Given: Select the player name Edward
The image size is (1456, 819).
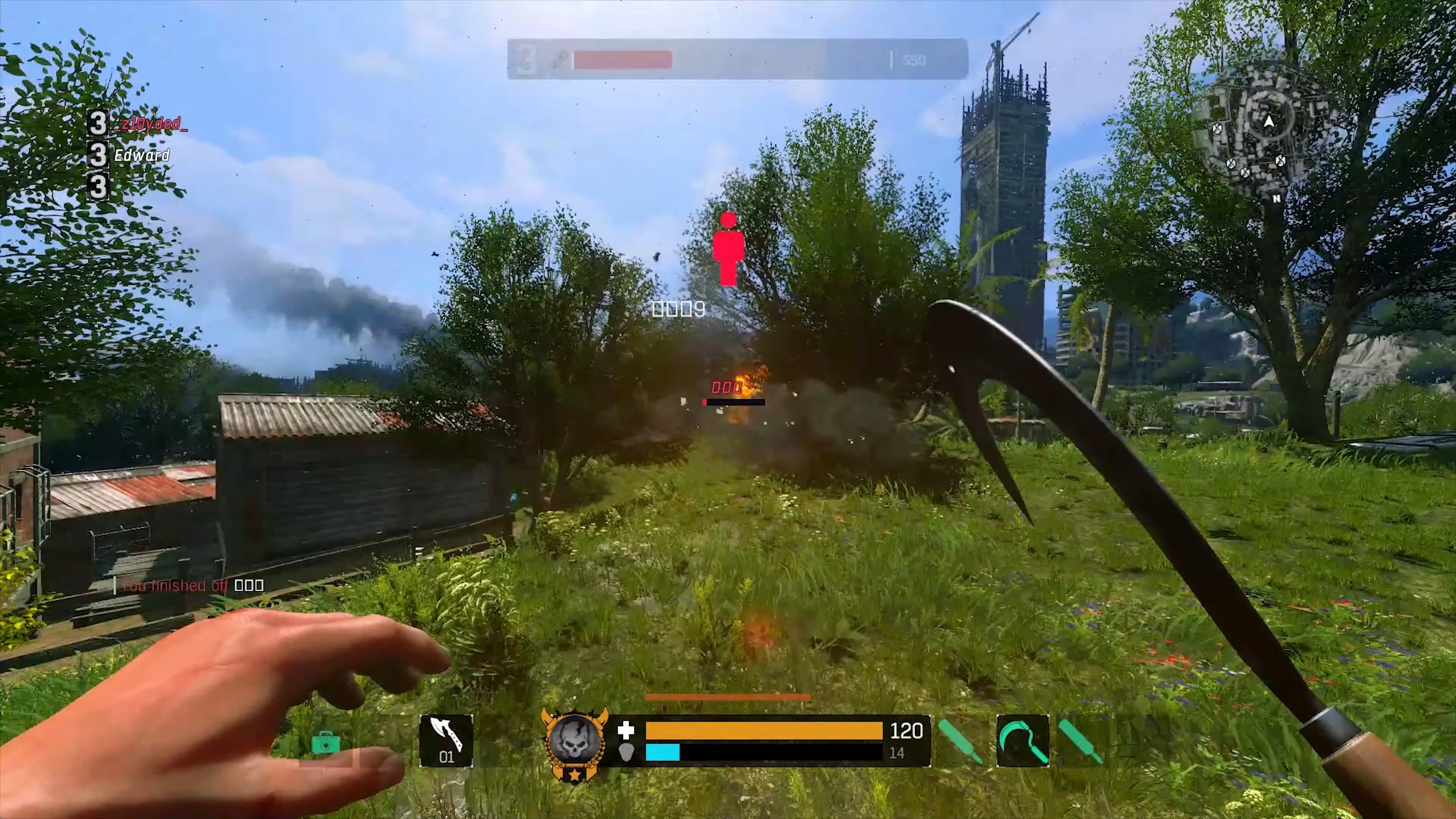Looking at the screenshot, I should (x=143, y=156).
